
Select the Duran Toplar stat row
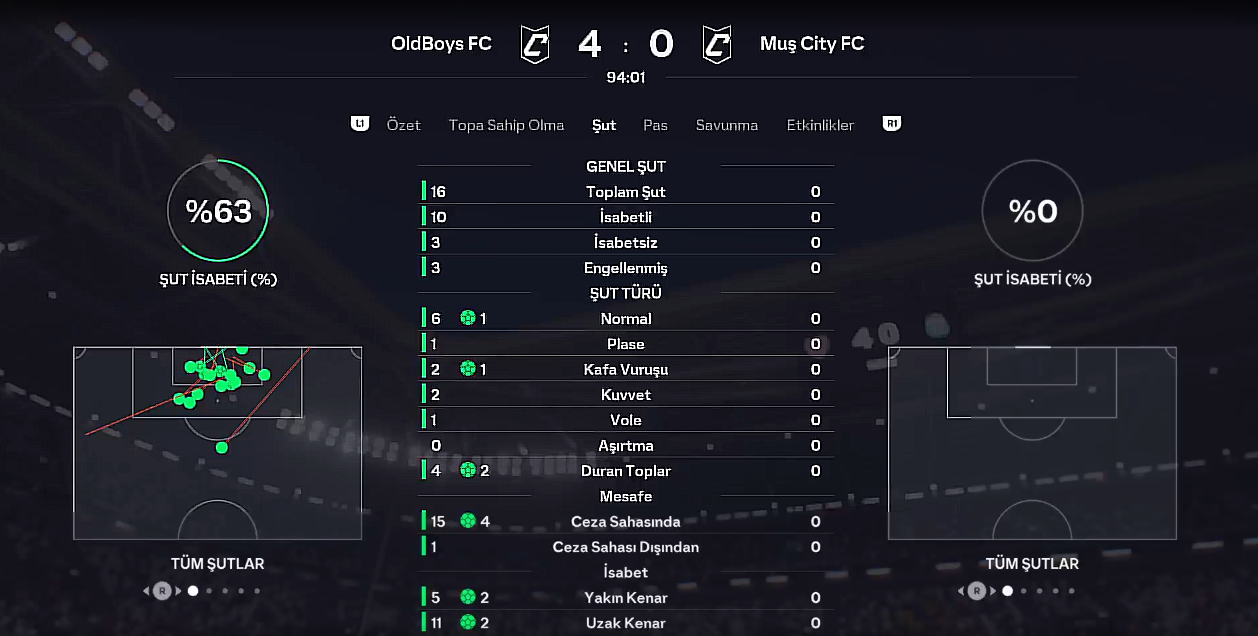click(626, 471)
